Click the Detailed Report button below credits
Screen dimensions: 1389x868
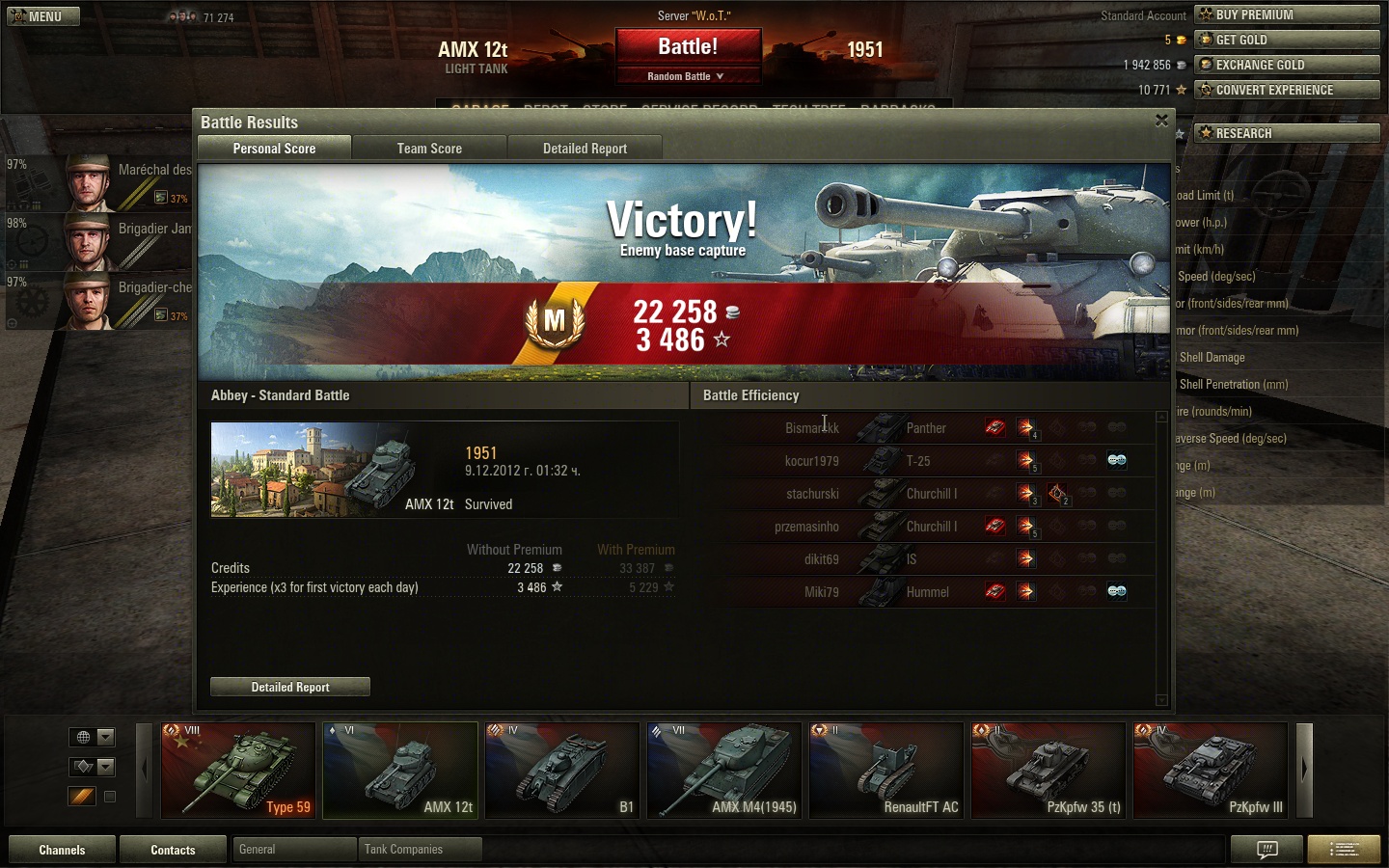pos(290,687)
